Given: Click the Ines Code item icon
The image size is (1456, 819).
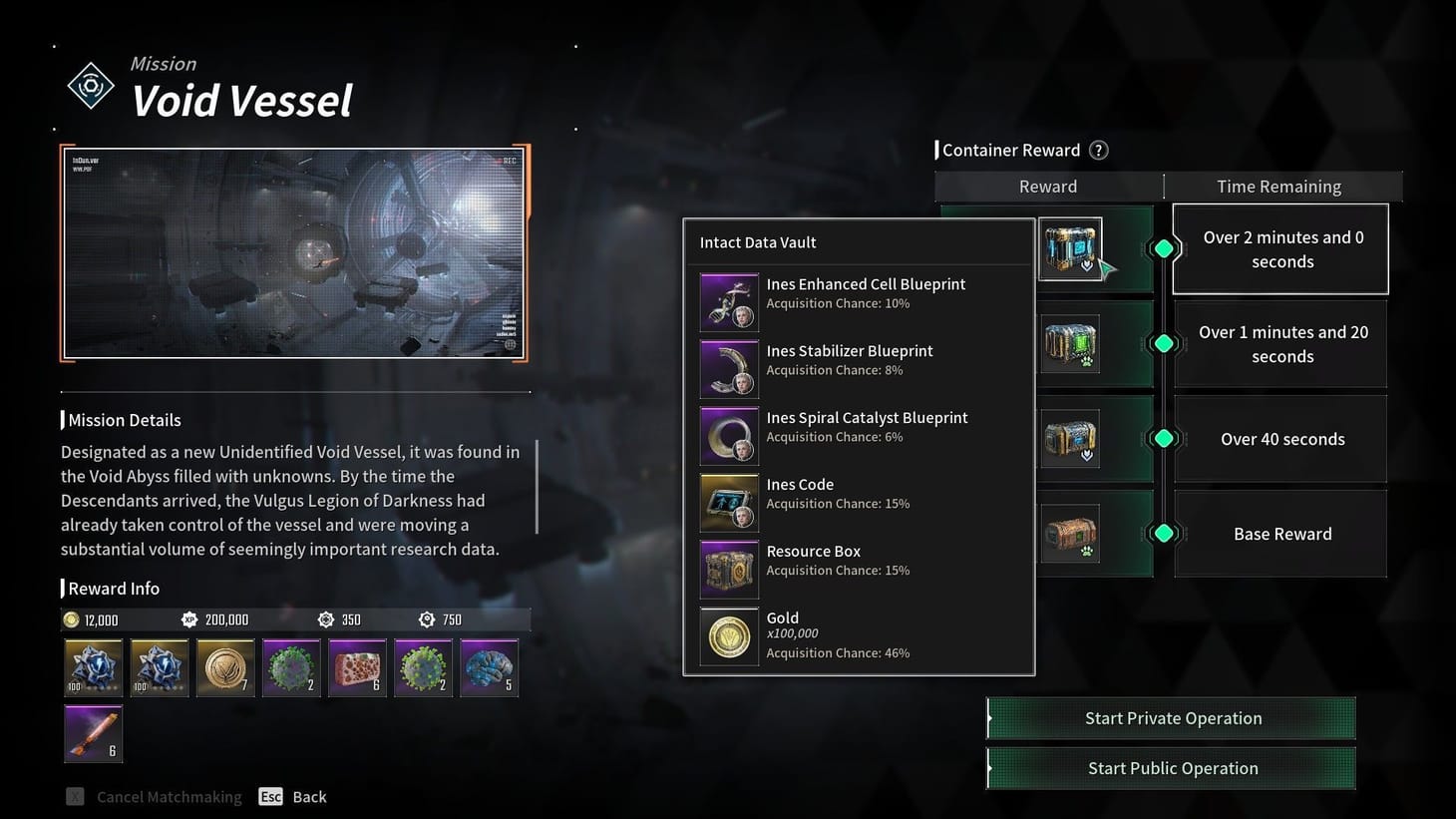Looking at the screenshot, I should click(x=728, y=502).
